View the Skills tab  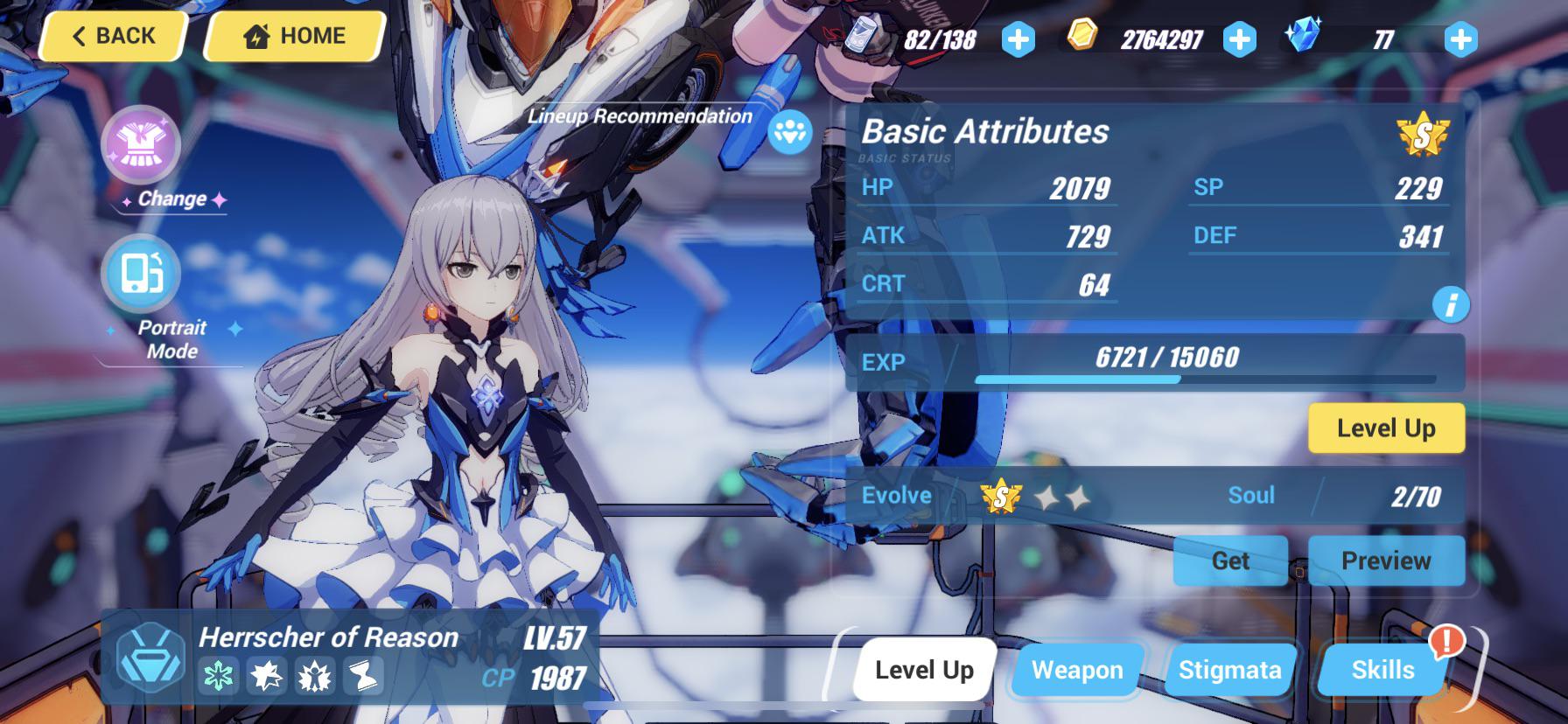click(1382, 670)
